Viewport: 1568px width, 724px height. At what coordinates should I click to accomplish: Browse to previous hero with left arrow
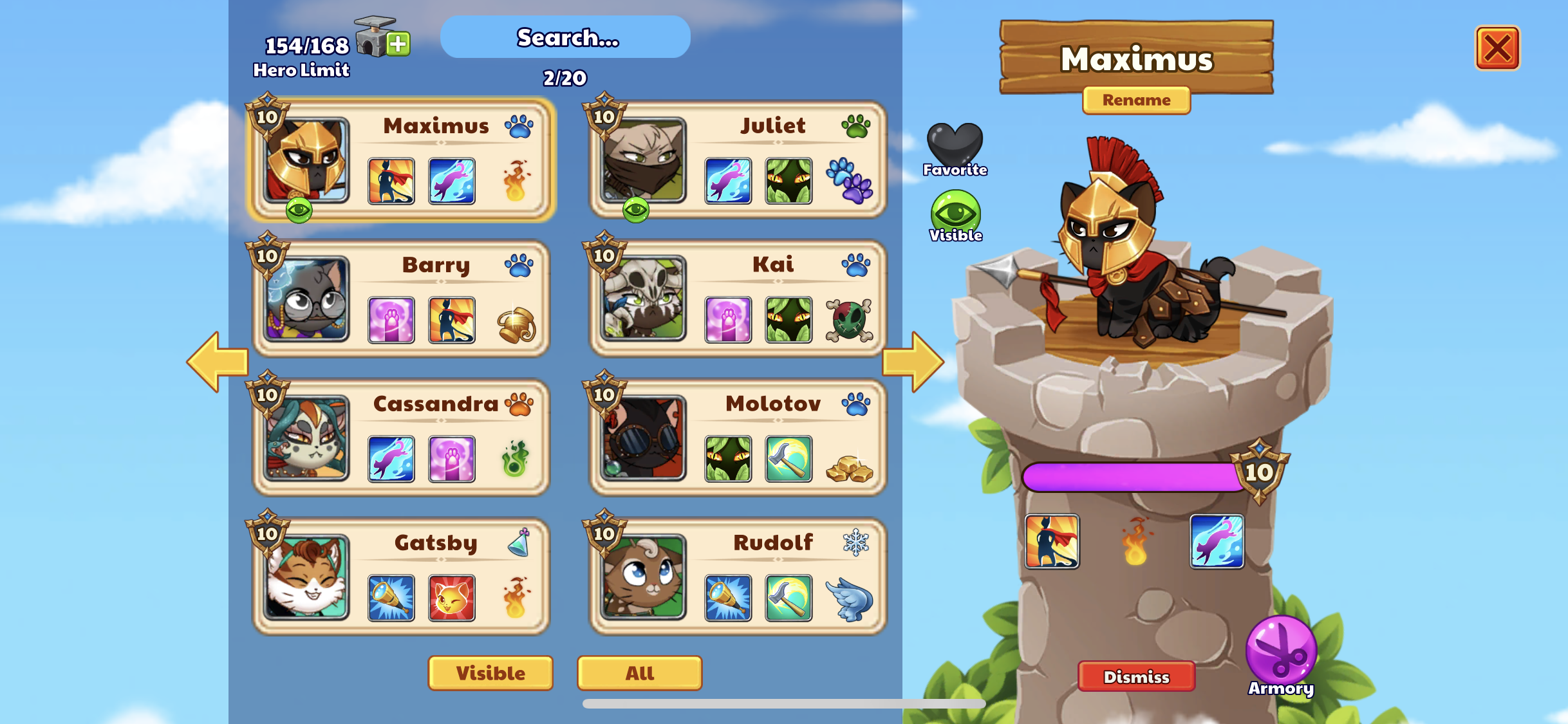(x=219, y=361)
